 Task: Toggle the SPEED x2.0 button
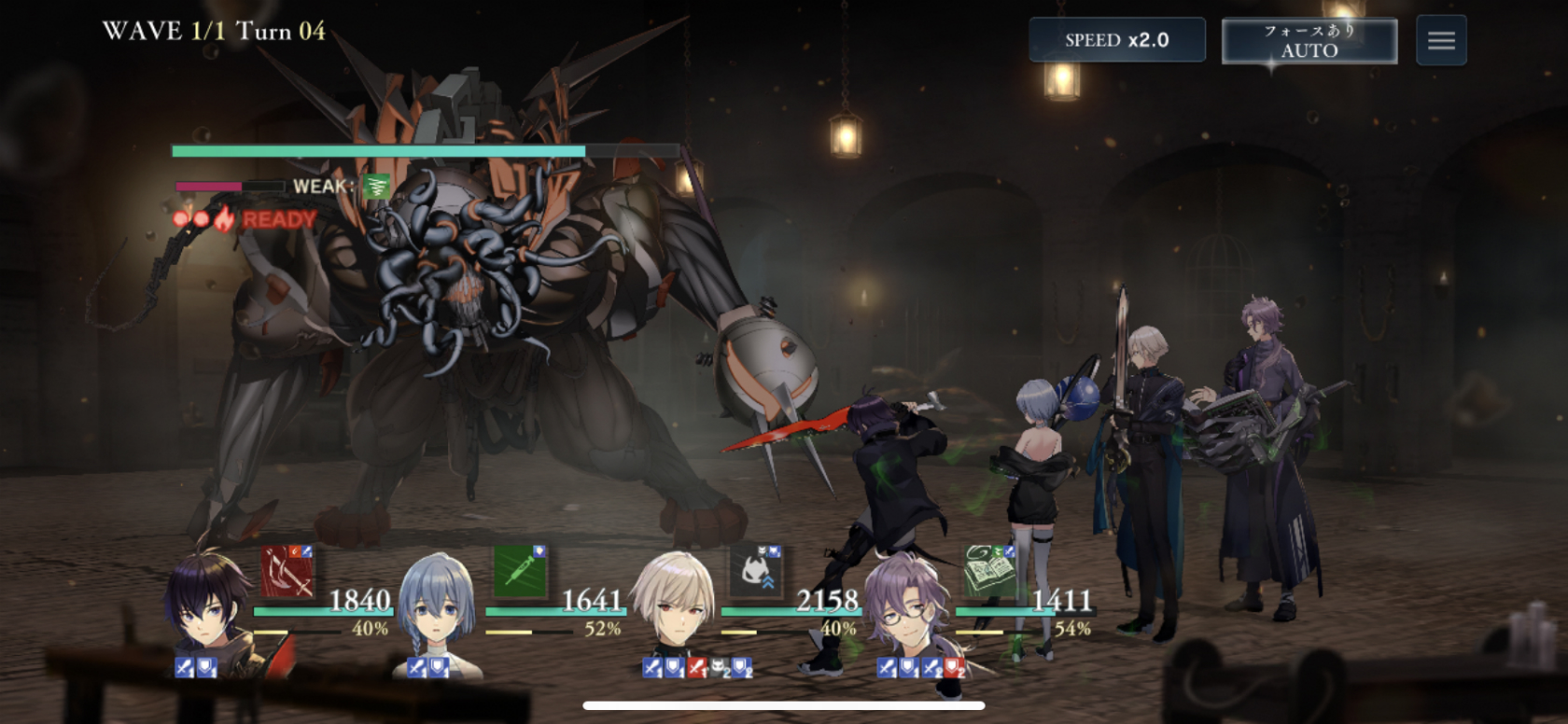pos(1116,40)
